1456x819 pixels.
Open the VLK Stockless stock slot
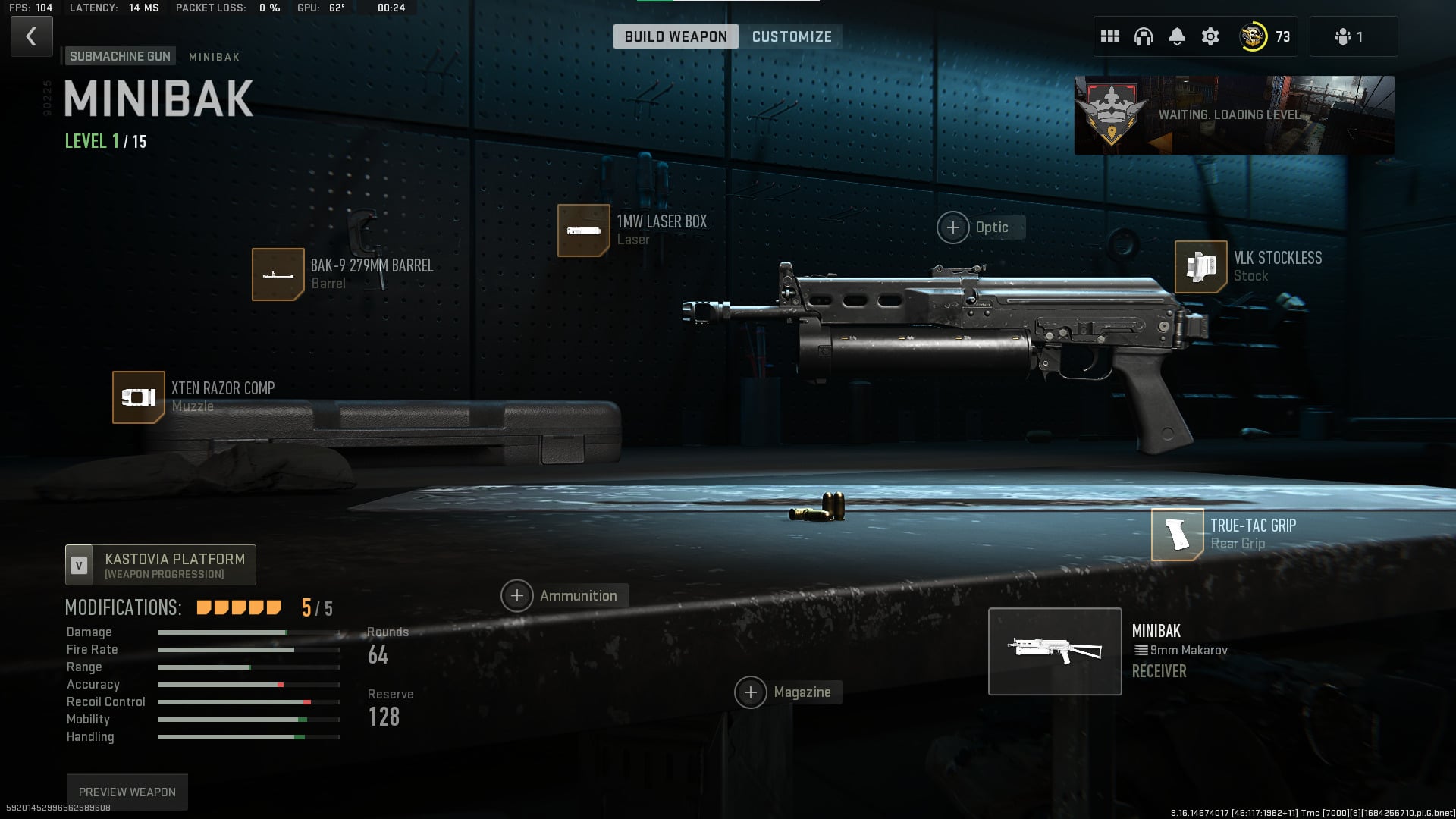tap(1201, 267)
